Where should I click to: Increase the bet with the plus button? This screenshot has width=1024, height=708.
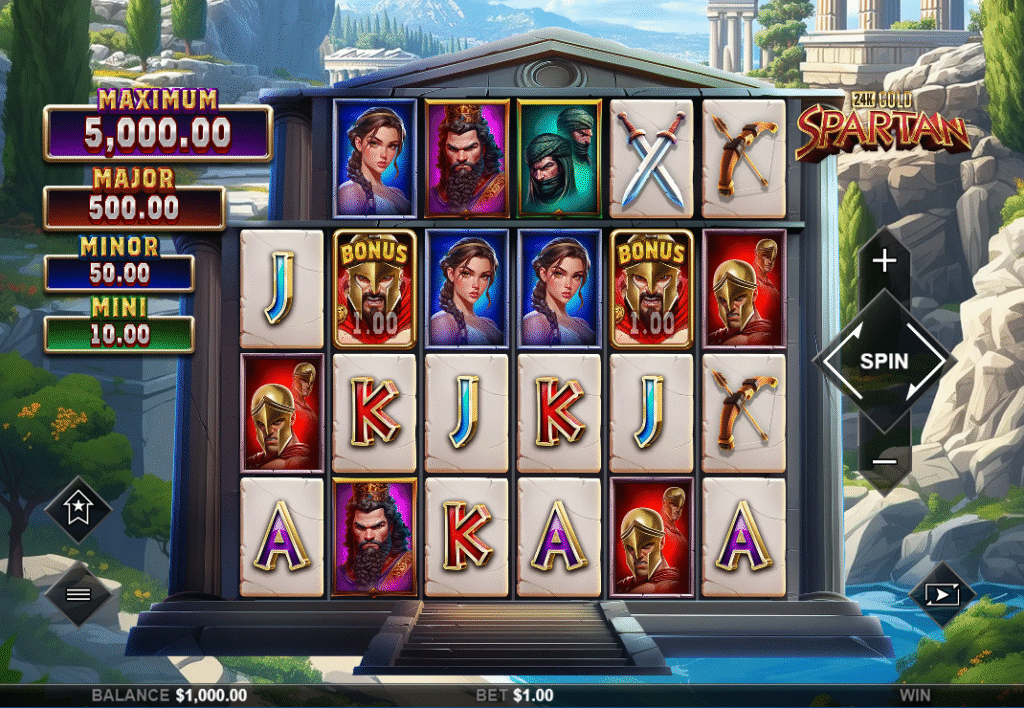(885, 261)
